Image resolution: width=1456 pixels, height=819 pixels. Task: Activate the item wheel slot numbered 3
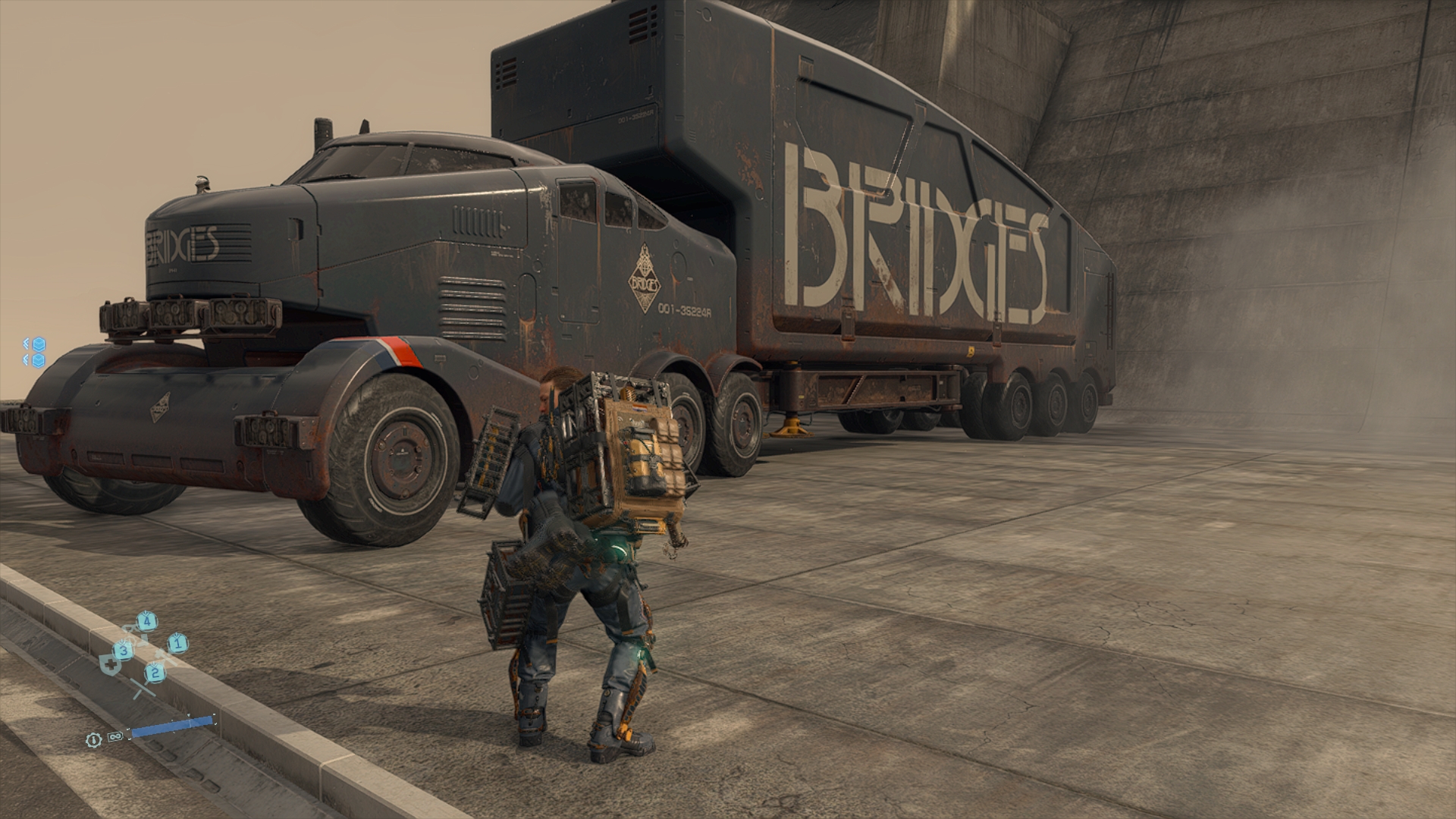click(x=124, y=650)
